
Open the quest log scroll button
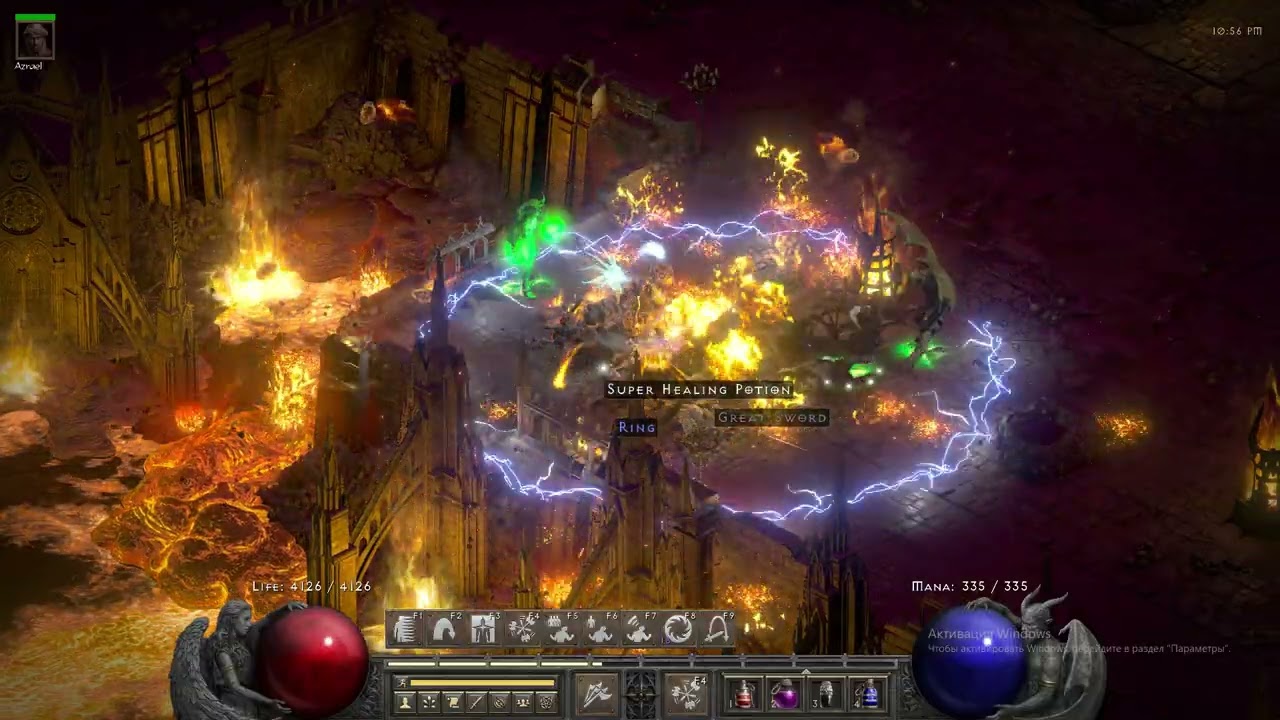point(453,703)
